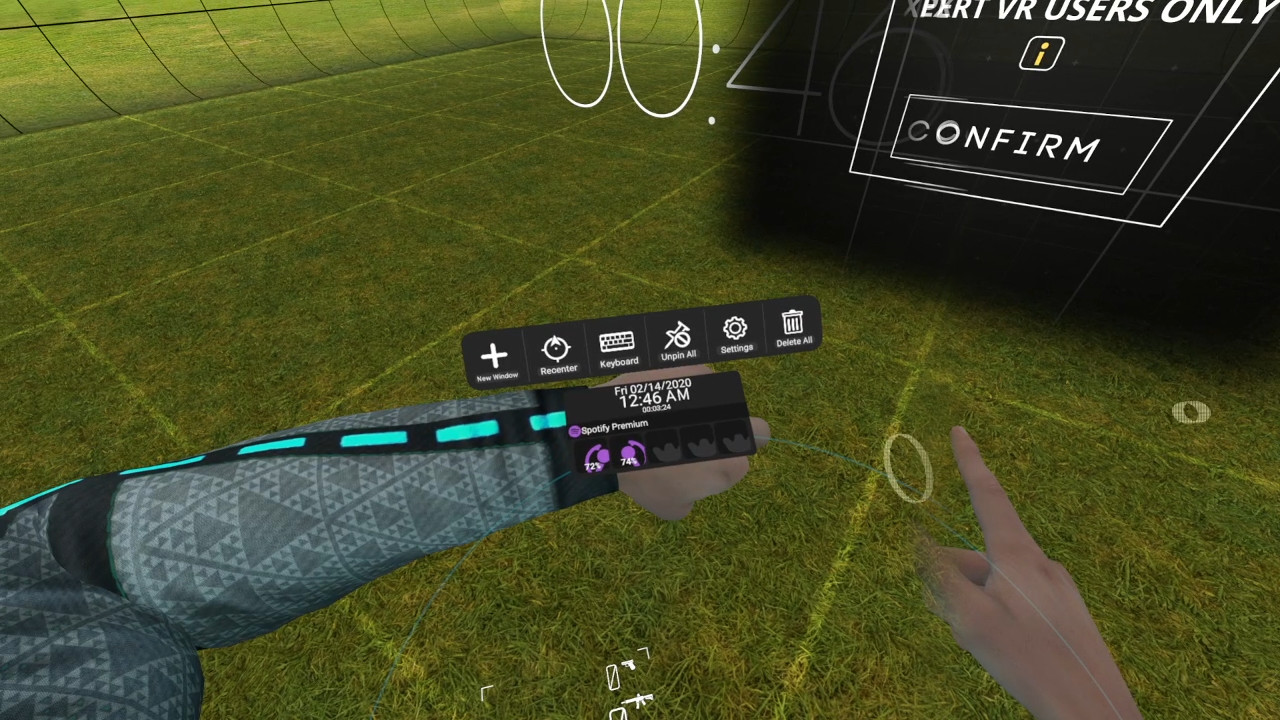Image resolution: width=1280 pixels, height=720 pixels.
Task: Click the 00:03:24 session timer
Action: pyautogui.click(x=657, y=407)
